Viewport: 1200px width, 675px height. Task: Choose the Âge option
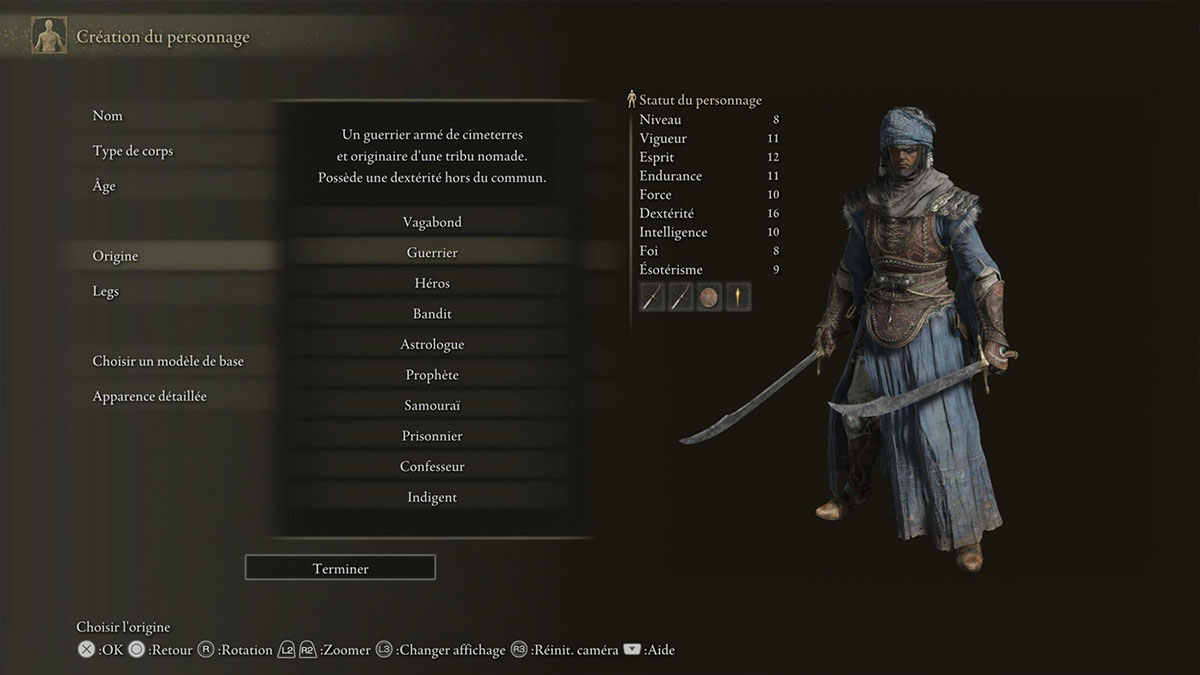tap(104, 186)
